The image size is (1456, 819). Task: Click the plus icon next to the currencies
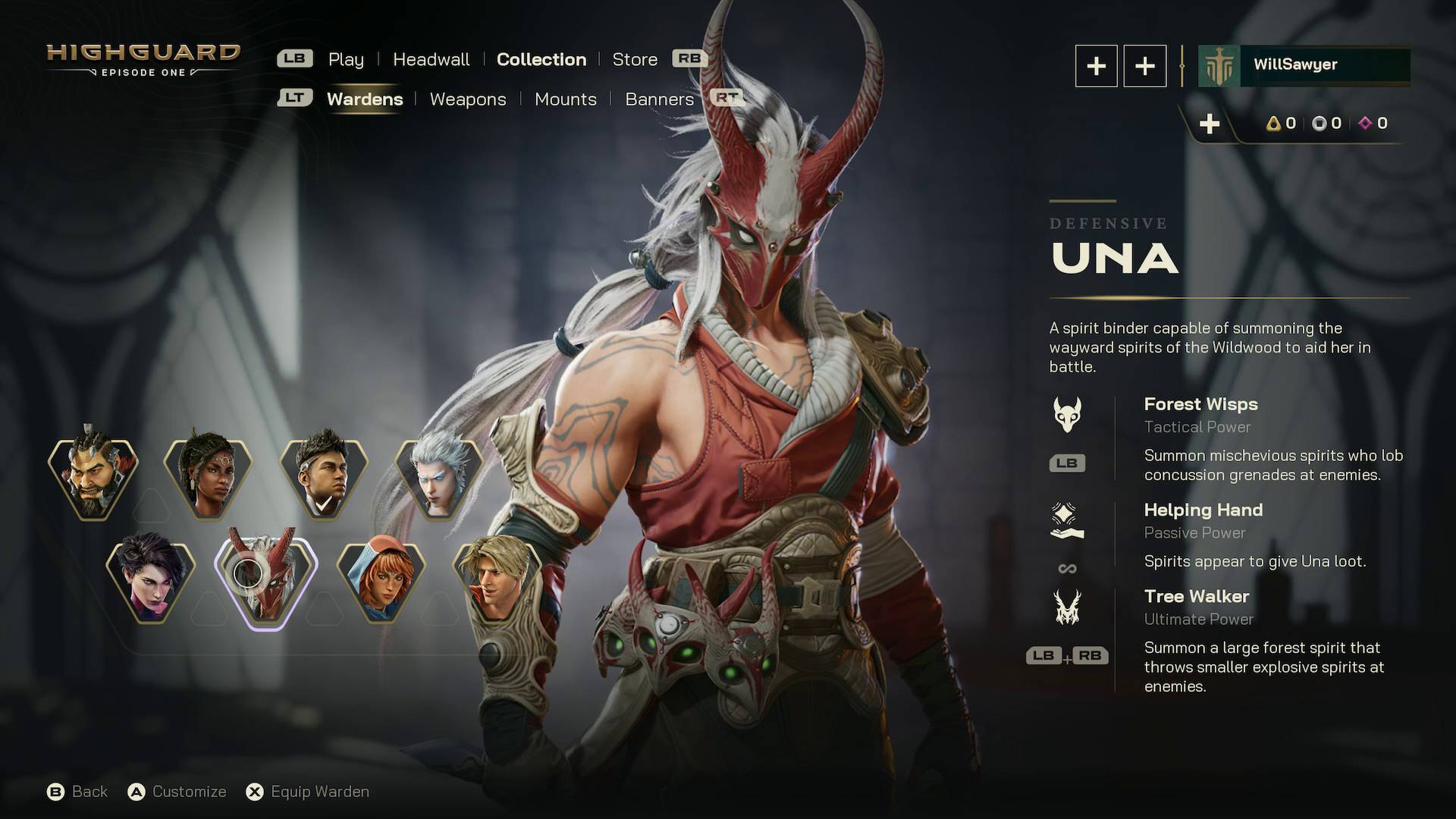click(1211, 123)
